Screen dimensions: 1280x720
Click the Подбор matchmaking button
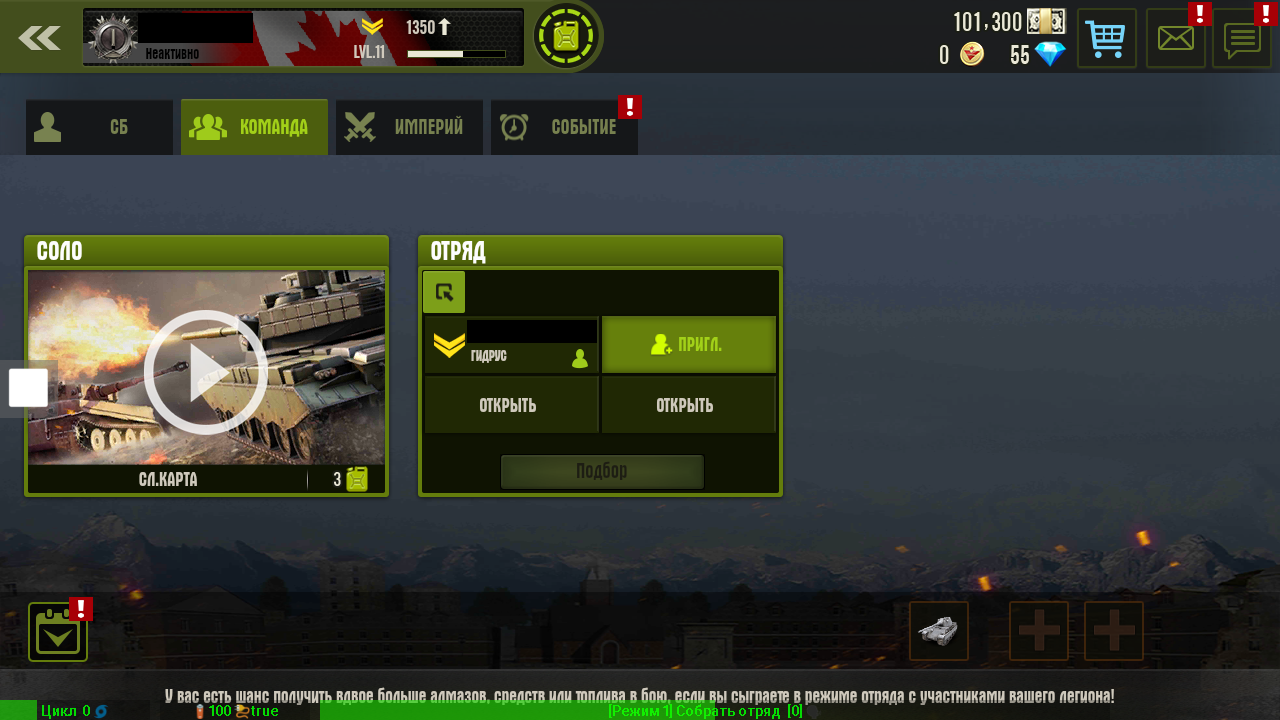coord(602,471)
